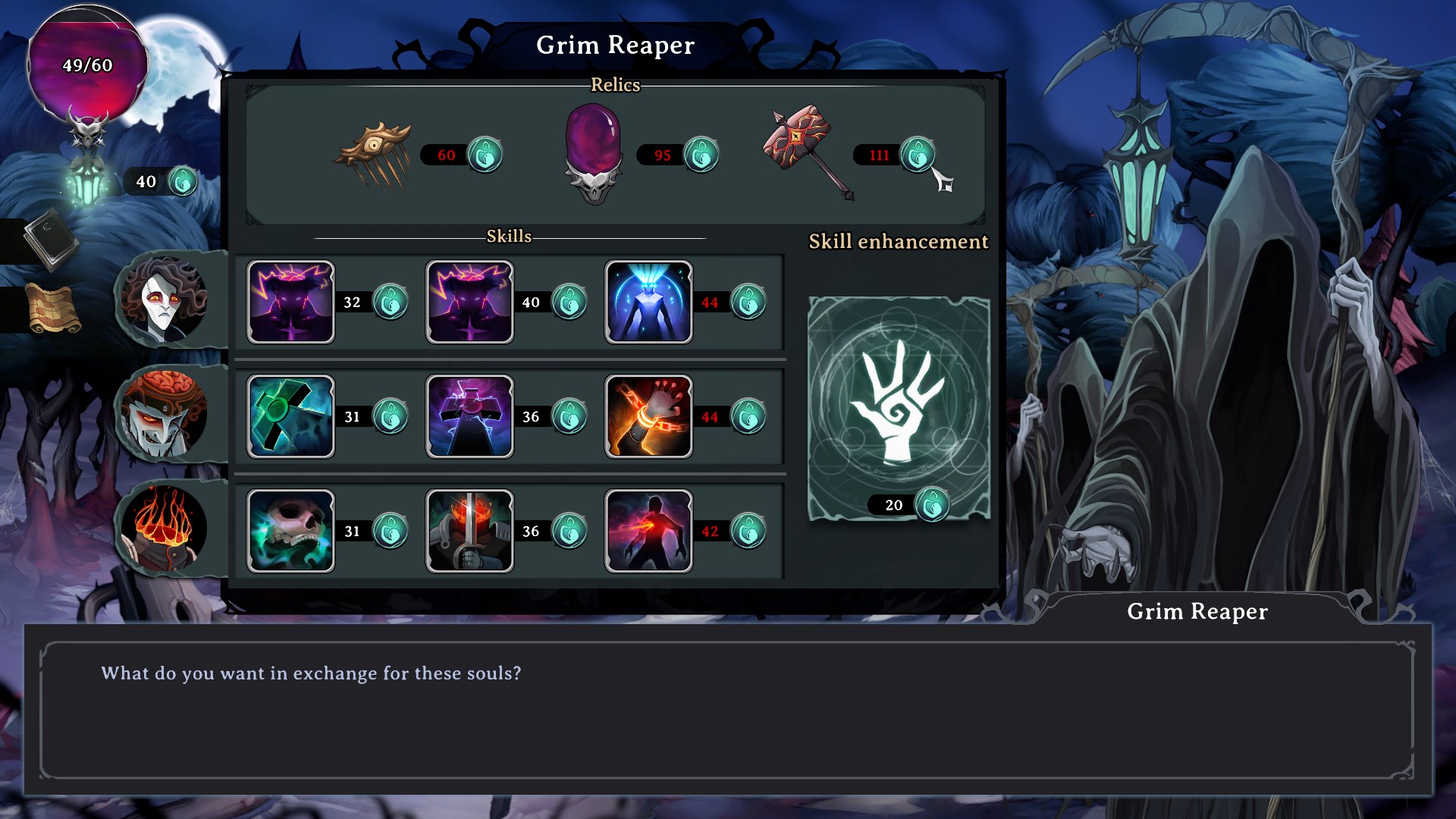Purchase the purple skull orb relic
This screenshot has width=1456, height=819.
pos(594,155)
